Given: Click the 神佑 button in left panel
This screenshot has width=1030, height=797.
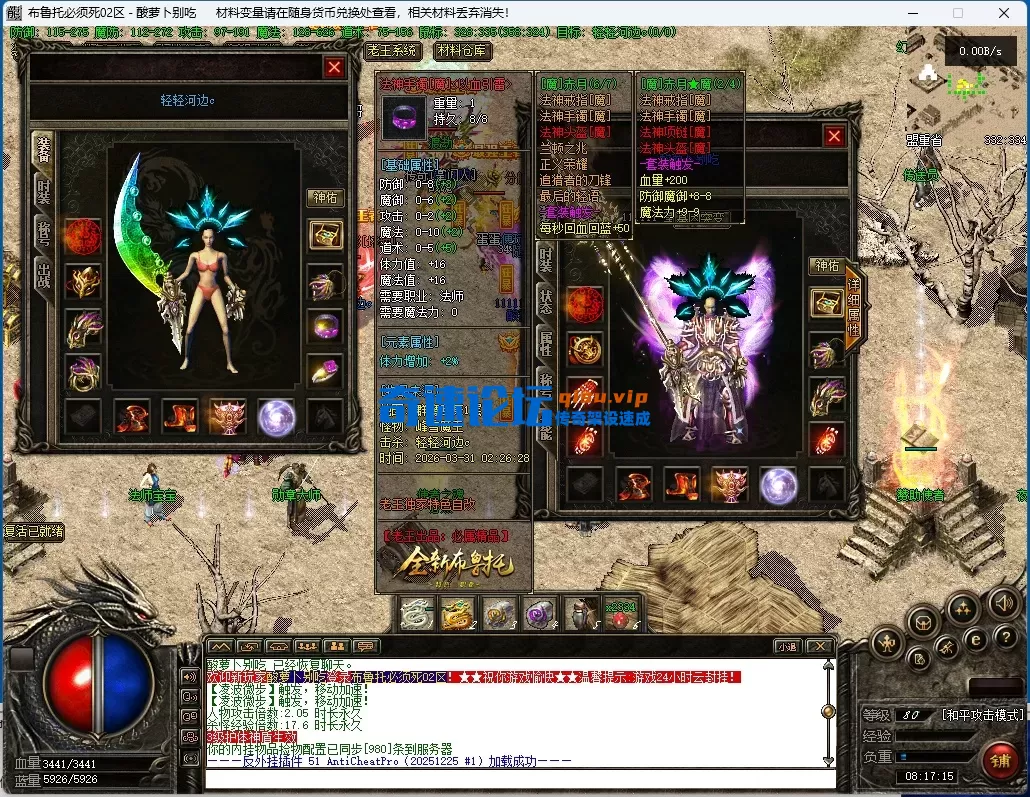Looking at the screenshot, I should [x=326, y=198].
